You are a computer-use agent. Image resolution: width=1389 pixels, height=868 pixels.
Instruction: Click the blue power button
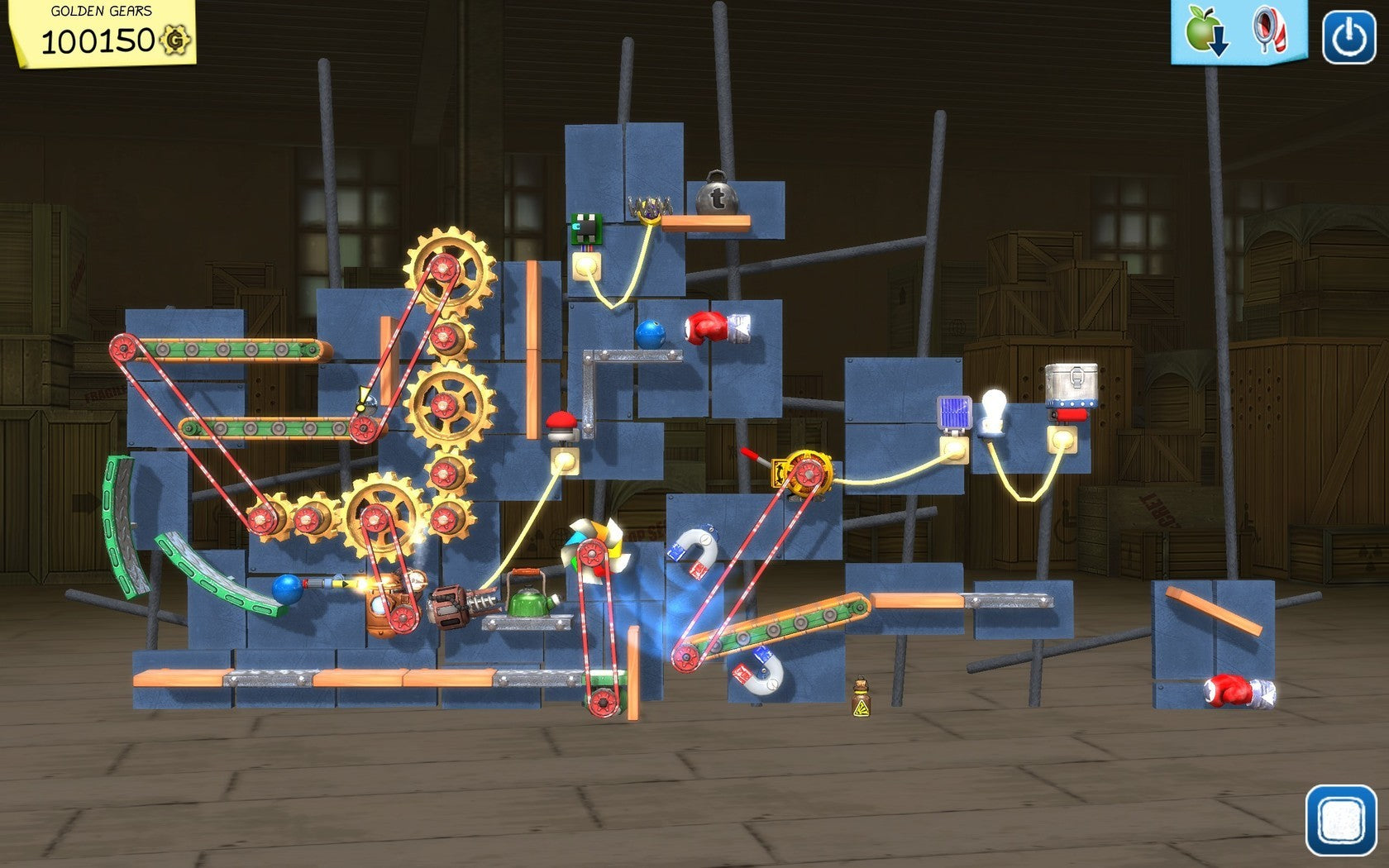[1348, 37]
